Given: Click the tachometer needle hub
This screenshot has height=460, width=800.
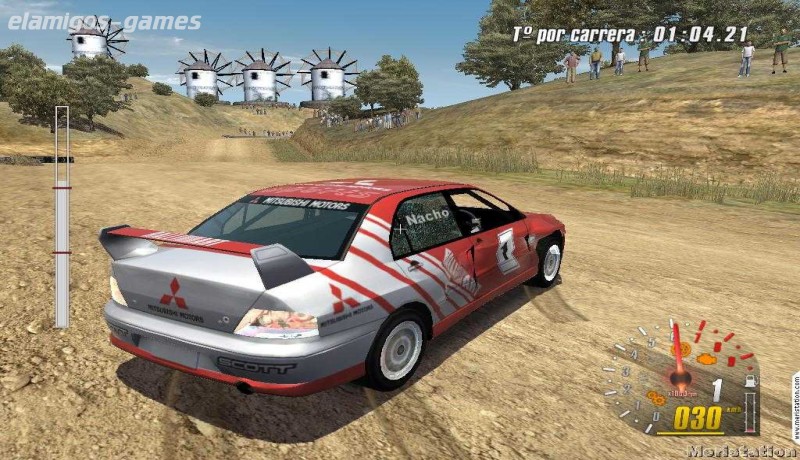Looking at the screenshot, I should 682,378.
